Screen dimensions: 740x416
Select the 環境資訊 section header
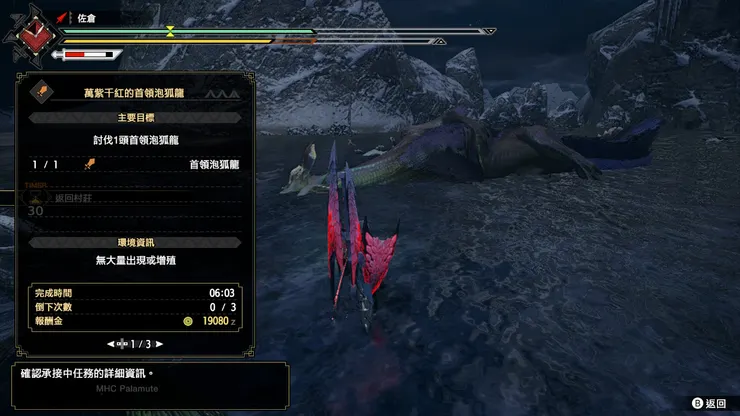tap(134, 243)
